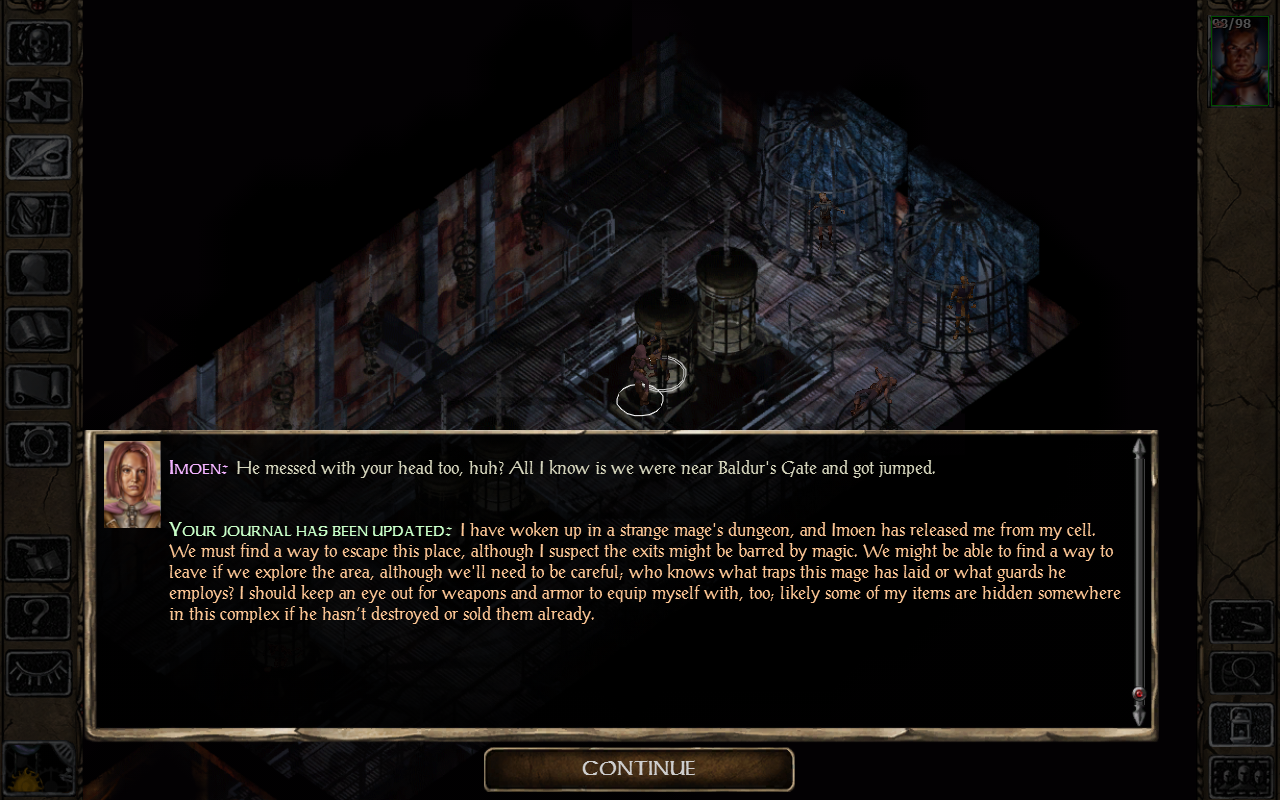Viewport: 1280px width, 800px height.
Task: Click the book with arrow icon
Action: 39,560
